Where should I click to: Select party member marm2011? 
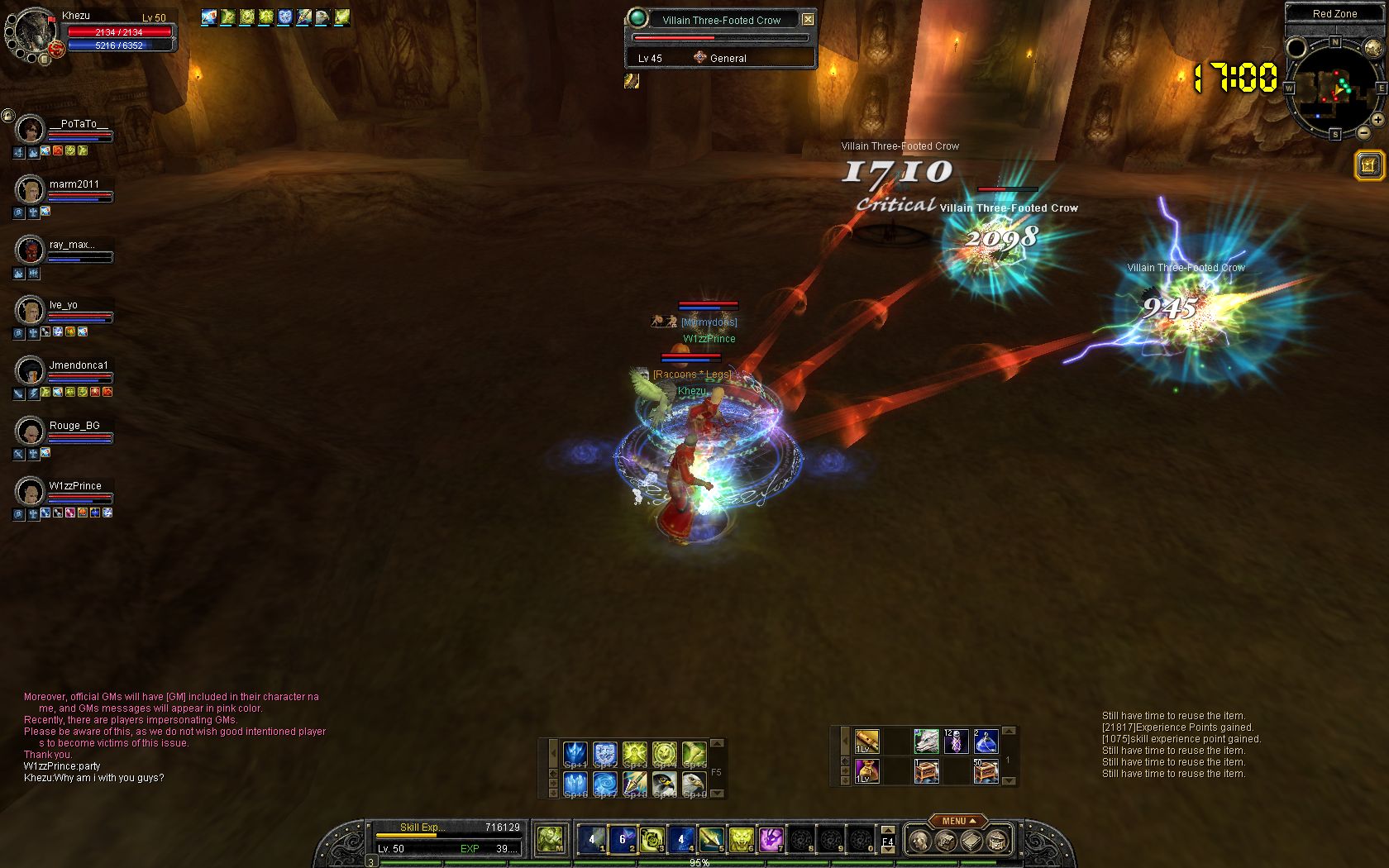[31, 189]
